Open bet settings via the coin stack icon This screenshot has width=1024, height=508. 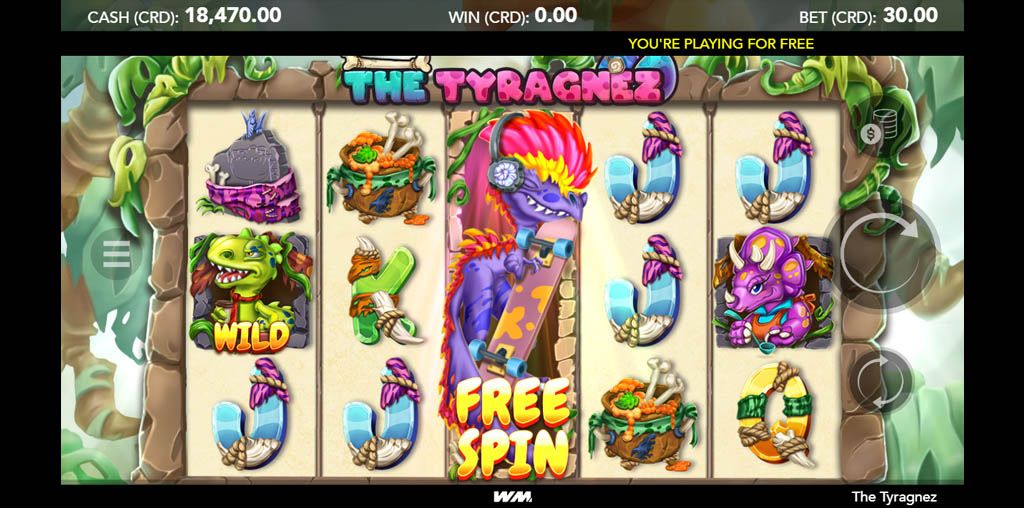873,131
